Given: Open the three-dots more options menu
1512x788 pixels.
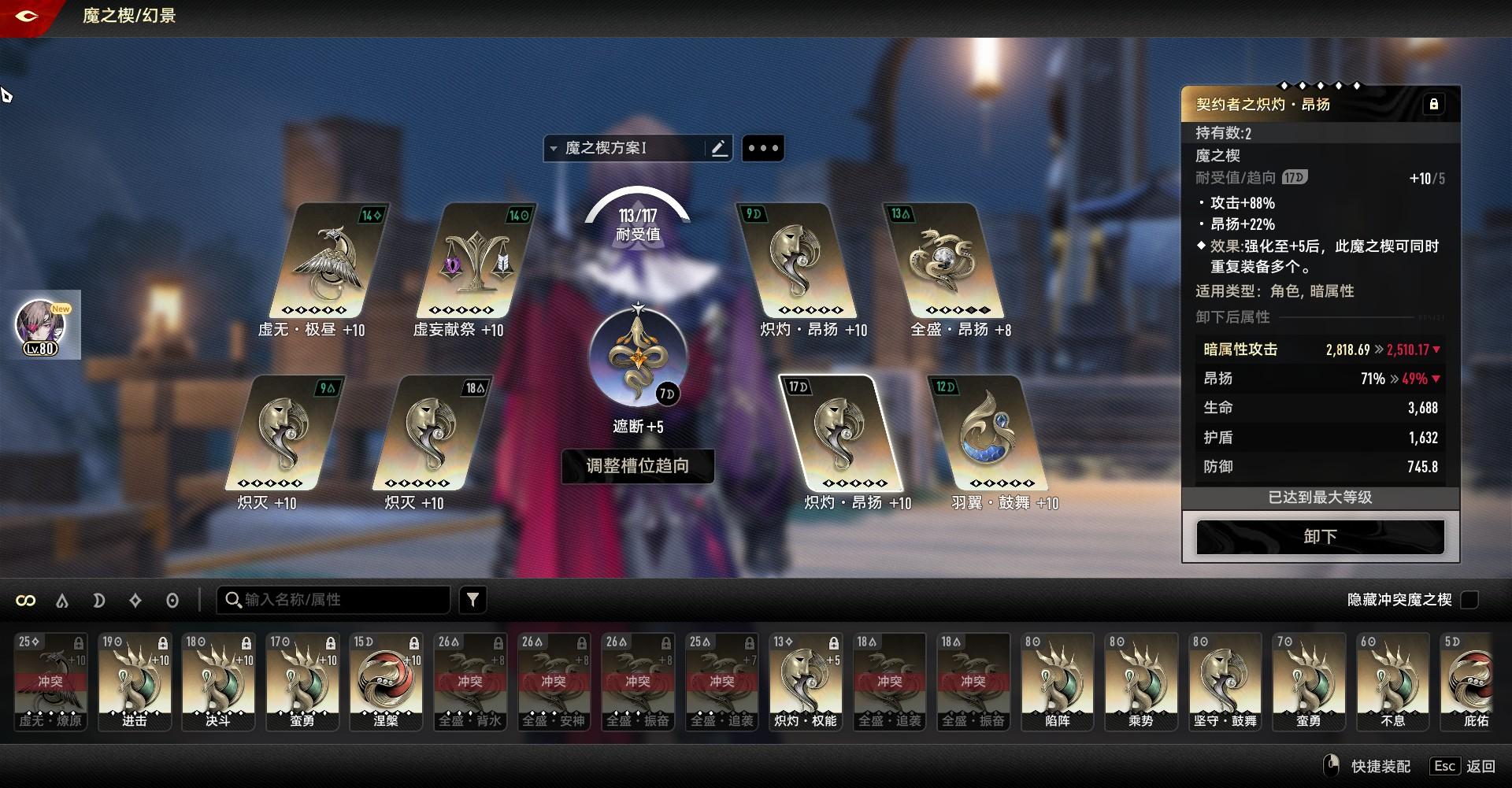Looking at the screenshot, I should 762,148.
